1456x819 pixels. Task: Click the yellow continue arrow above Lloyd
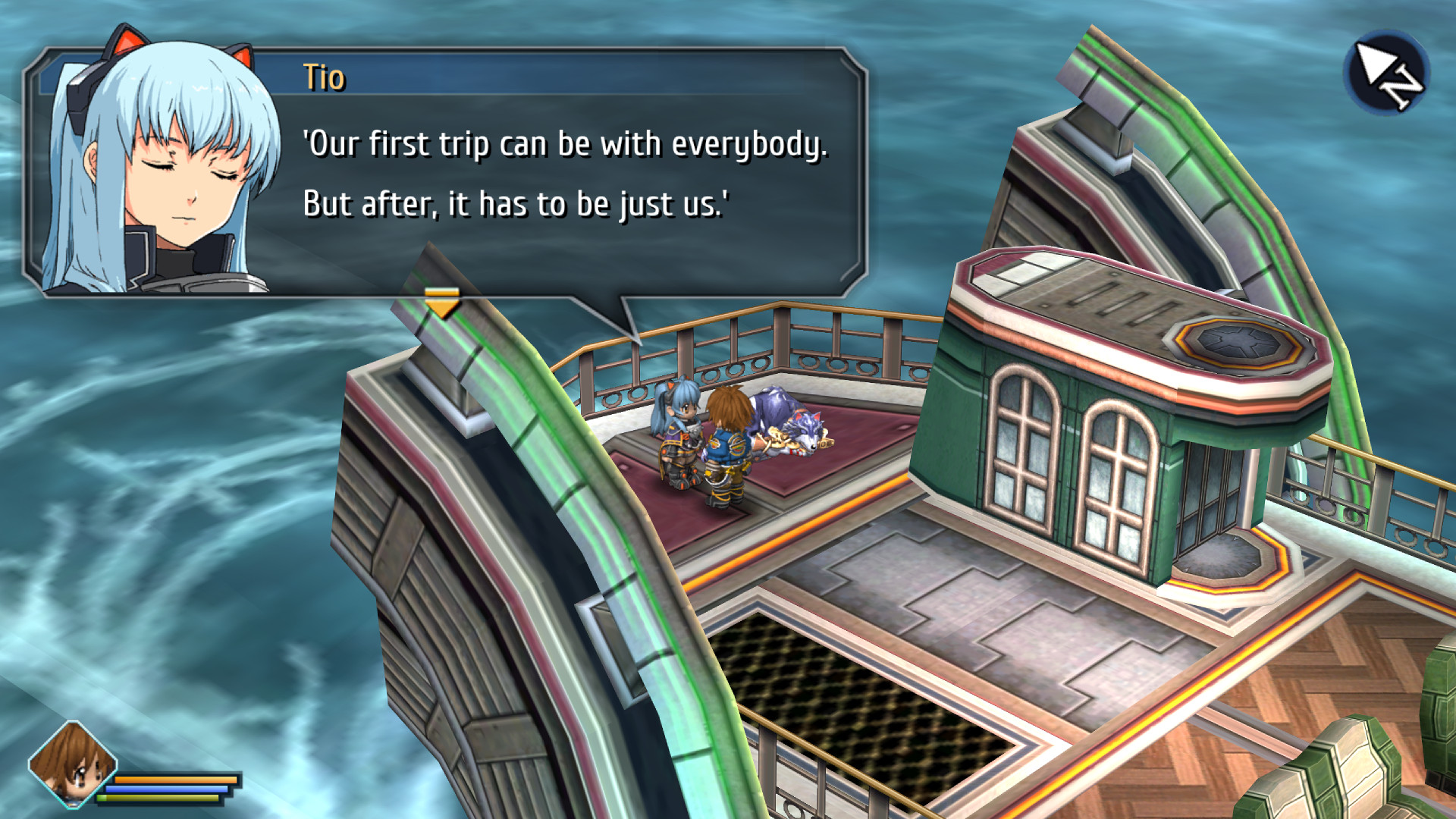(x=444, y=302)
